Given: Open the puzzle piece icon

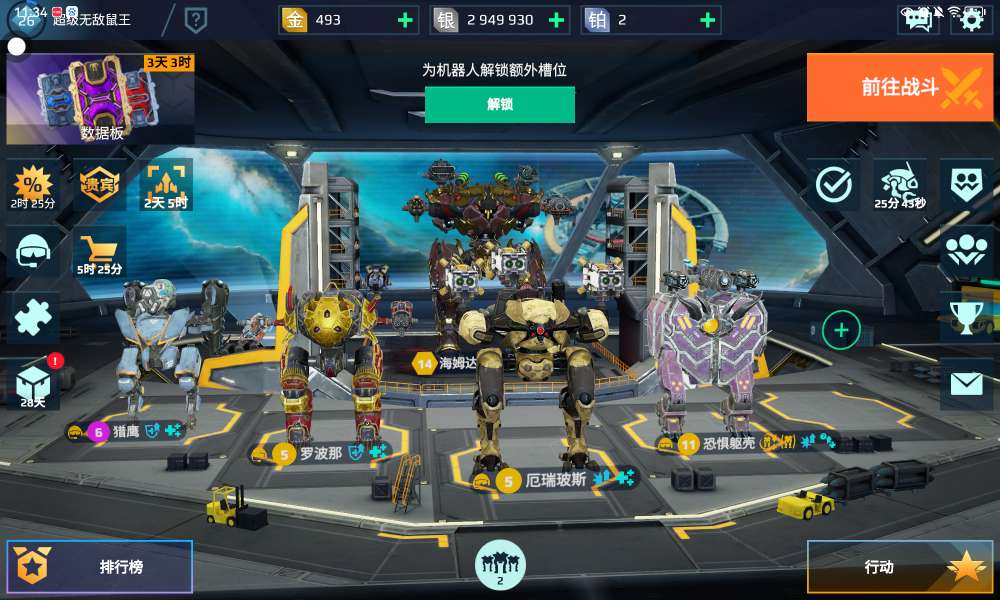Looking at the screenshot, I should (33, 318).
